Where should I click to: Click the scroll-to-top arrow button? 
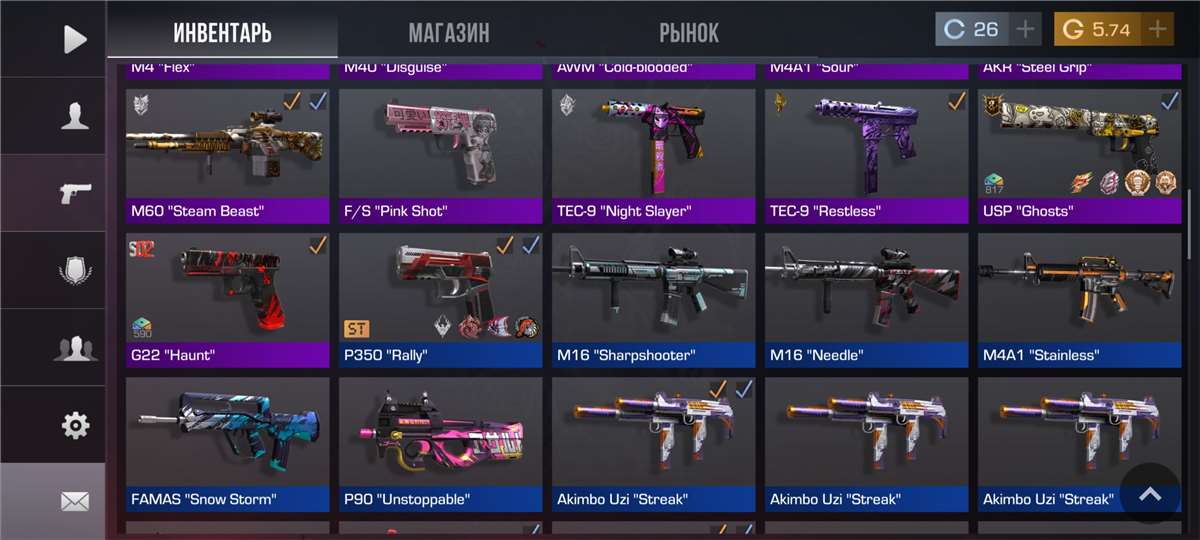coord(1150,494)
